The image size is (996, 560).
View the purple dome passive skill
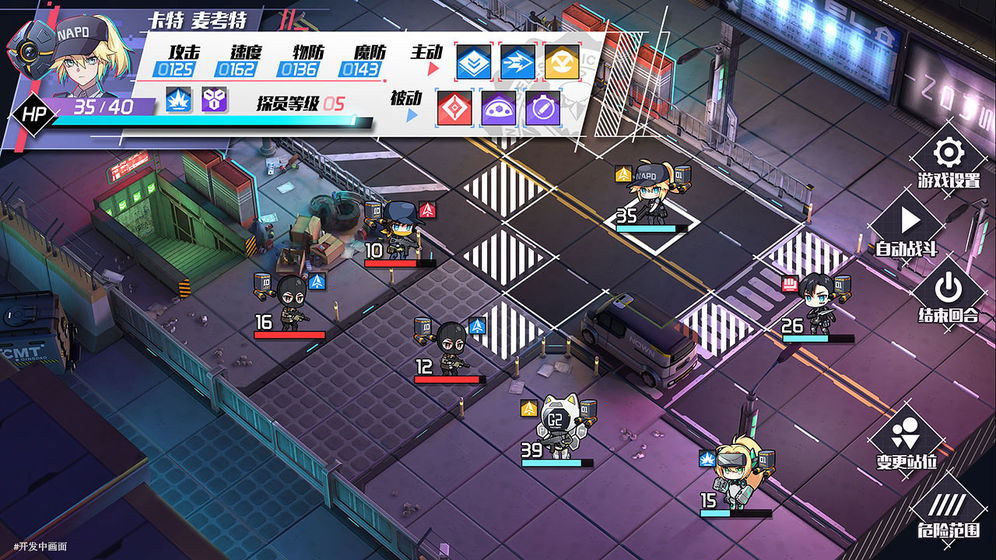(499, 108)
